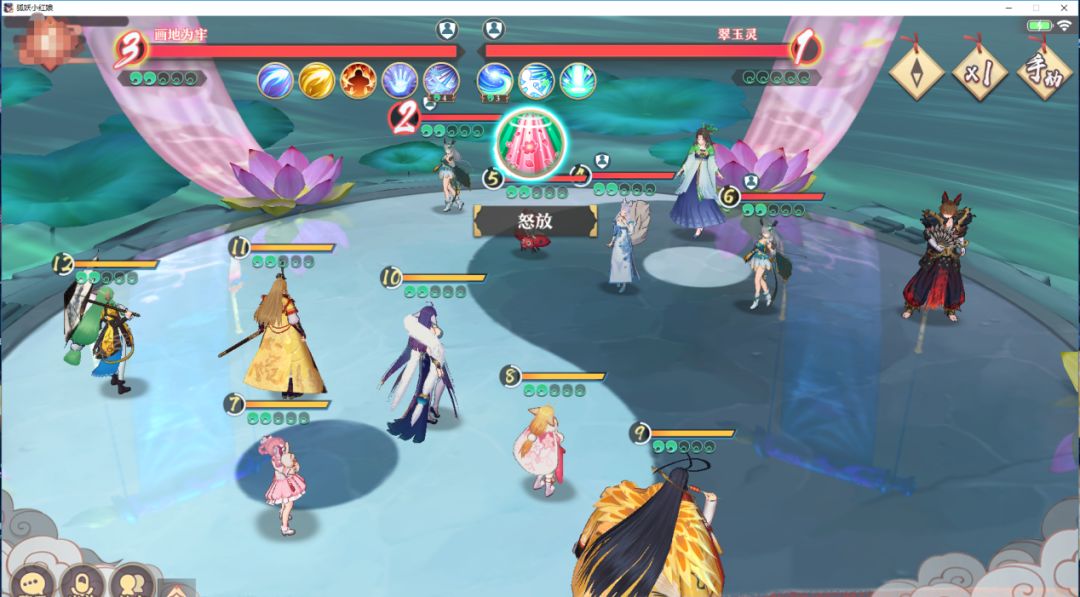Screen dimensions: 1080x597
Task: Expand the up-arrow panel toggle
Action: point(177,588)
